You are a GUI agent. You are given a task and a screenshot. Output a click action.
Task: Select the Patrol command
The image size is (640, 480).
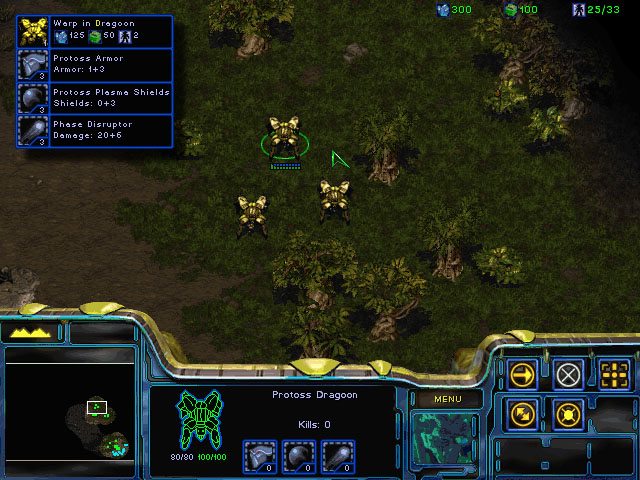click(x=523, y=413)
